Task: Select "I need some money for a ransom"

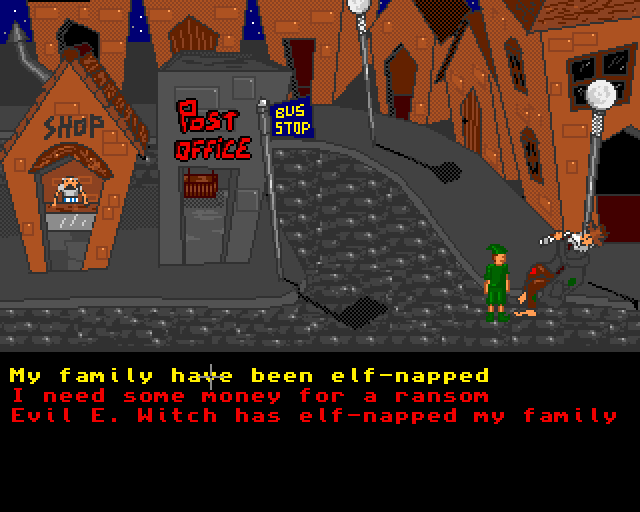Action: (249, 396)
